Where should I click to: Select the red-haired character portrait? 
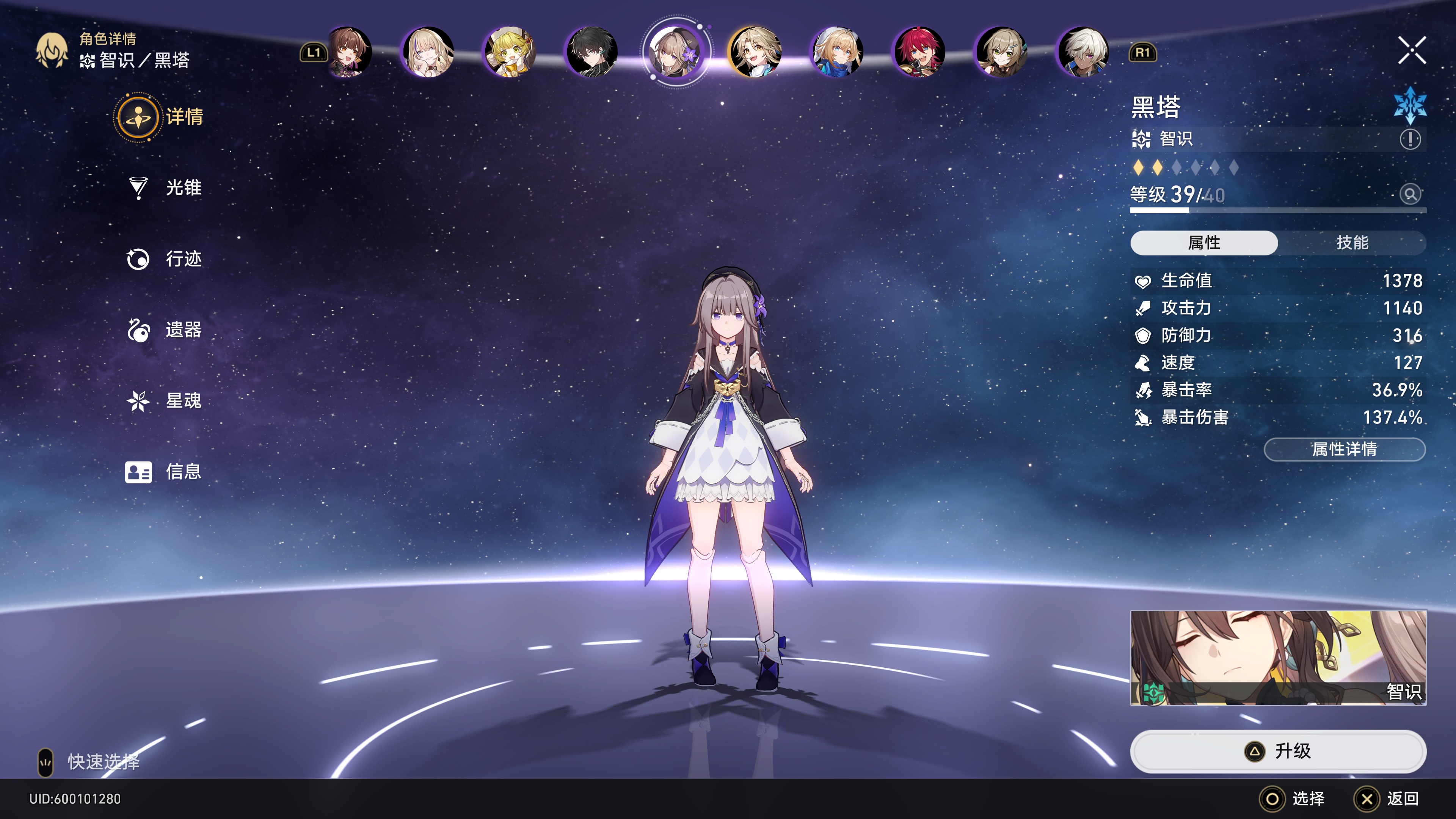[919, 52]
